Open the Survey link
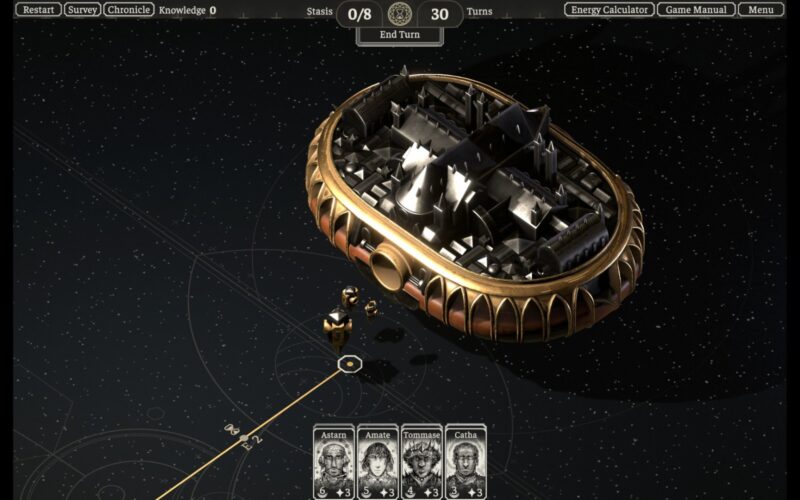This screenshot has width=800, height=500. click(83, 10)
